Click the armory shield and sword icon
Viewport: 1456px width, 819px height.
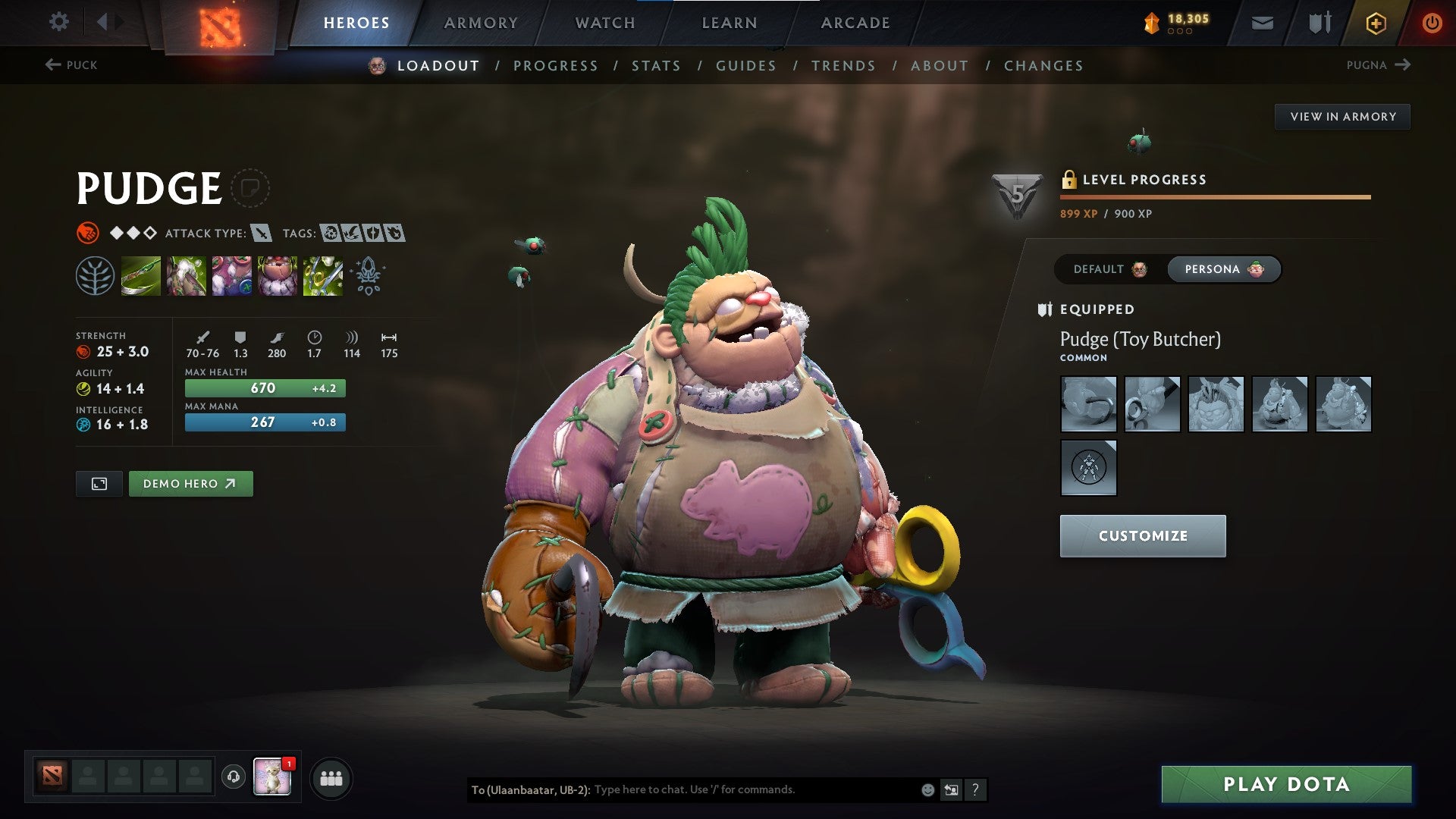click(x=1319, y=23)
